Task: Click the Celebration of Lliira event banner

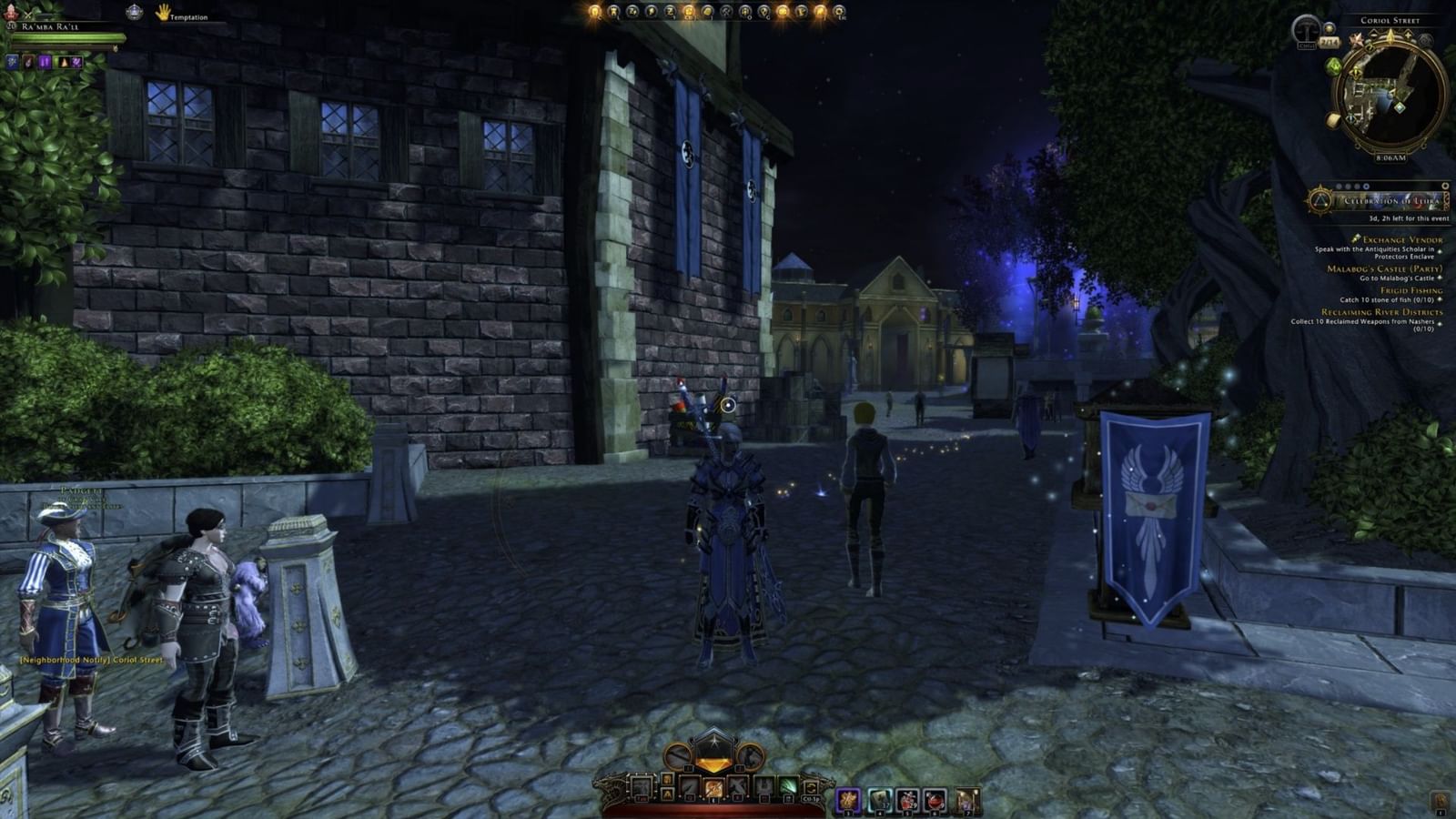Action: (1390, 200)
